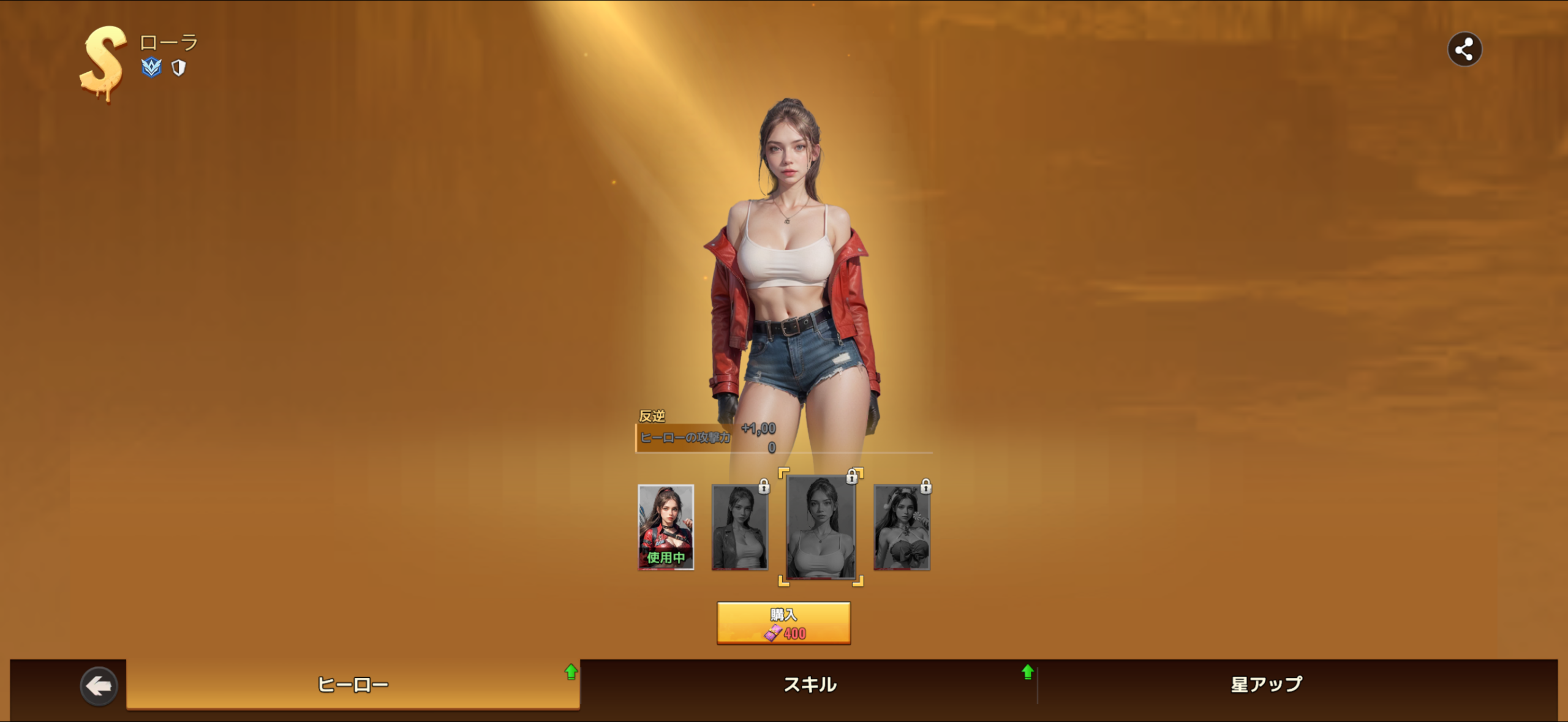Go back with the arrow button

pos(99,686)
